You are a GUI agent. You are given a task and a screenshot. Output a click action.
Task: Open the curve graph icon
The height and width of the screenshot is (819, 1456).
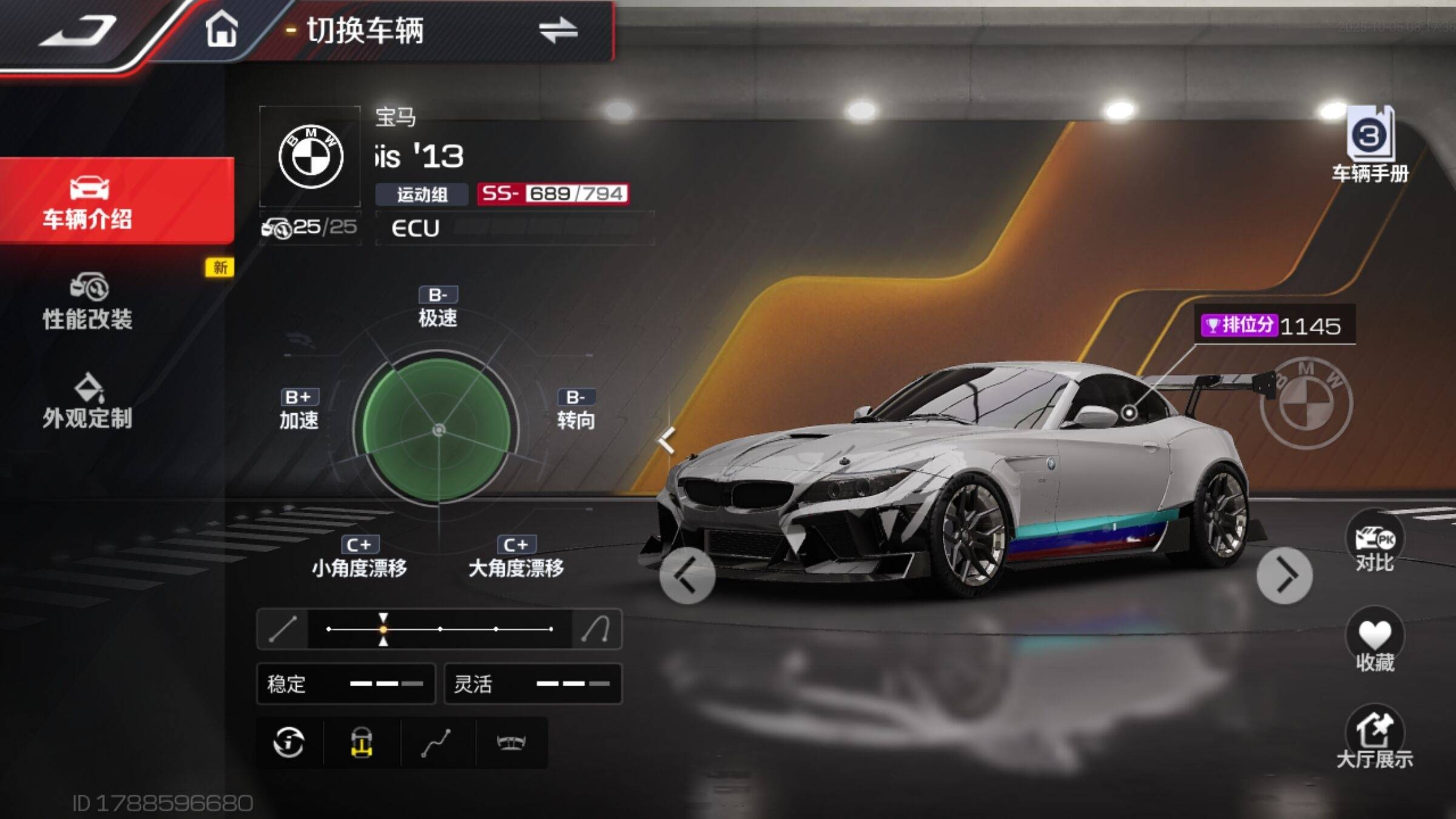(x=436, y=742)
